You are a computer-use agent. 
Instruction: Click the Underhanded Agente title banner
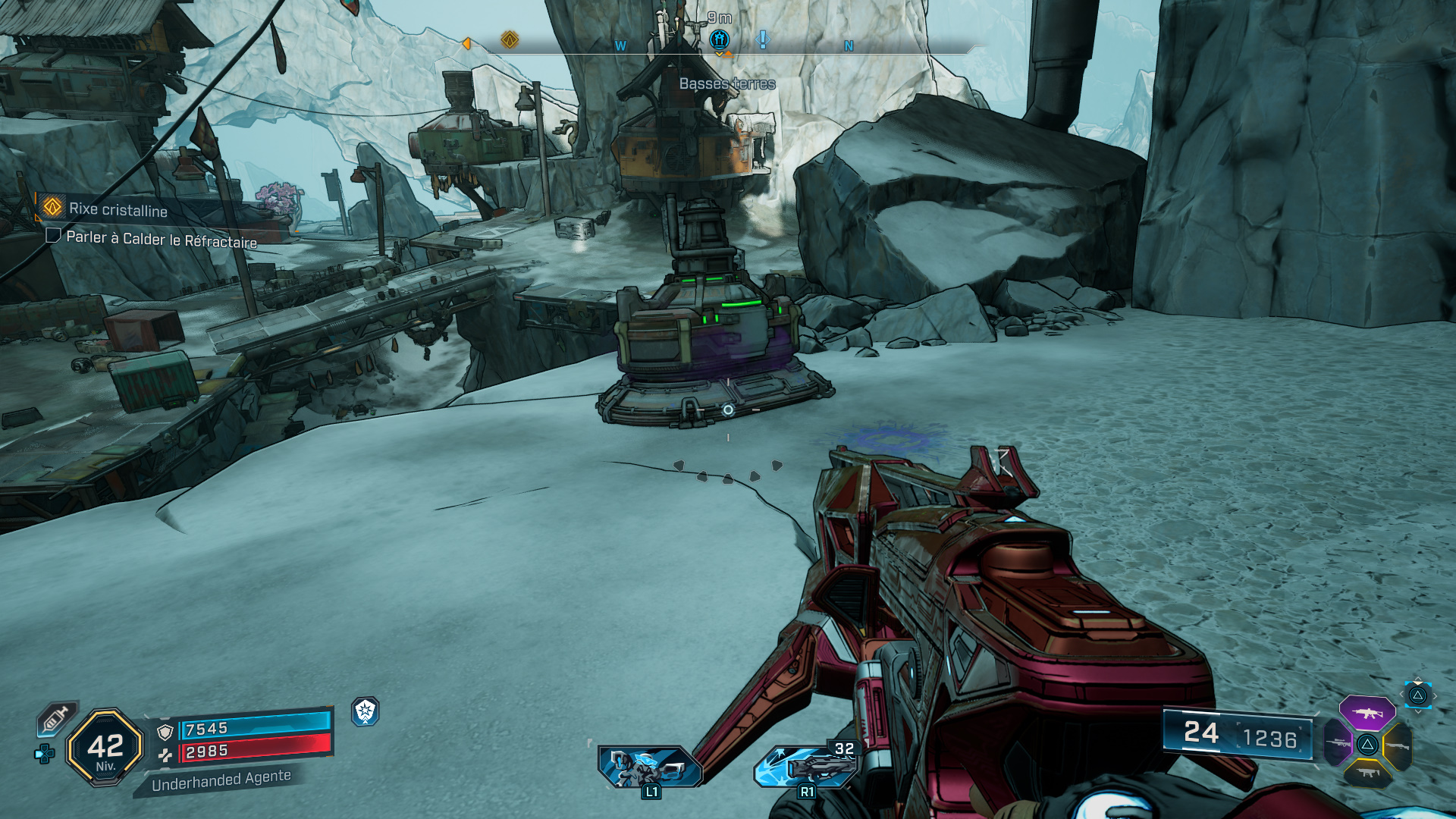point(221,780)
